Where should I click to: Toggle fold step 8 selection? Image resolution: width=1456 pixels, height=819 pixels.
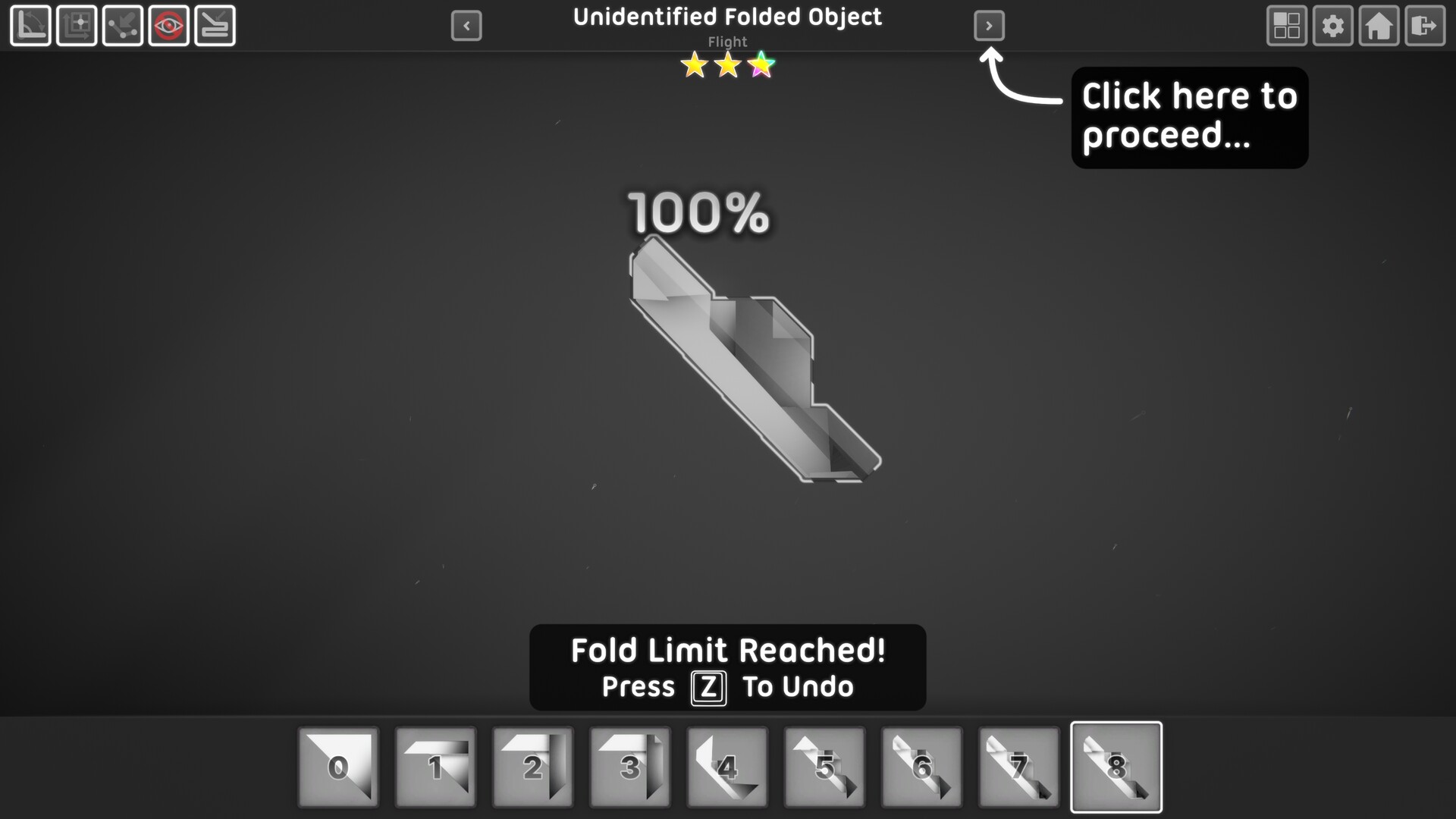pyautogui.click(x=1116, y=766)
